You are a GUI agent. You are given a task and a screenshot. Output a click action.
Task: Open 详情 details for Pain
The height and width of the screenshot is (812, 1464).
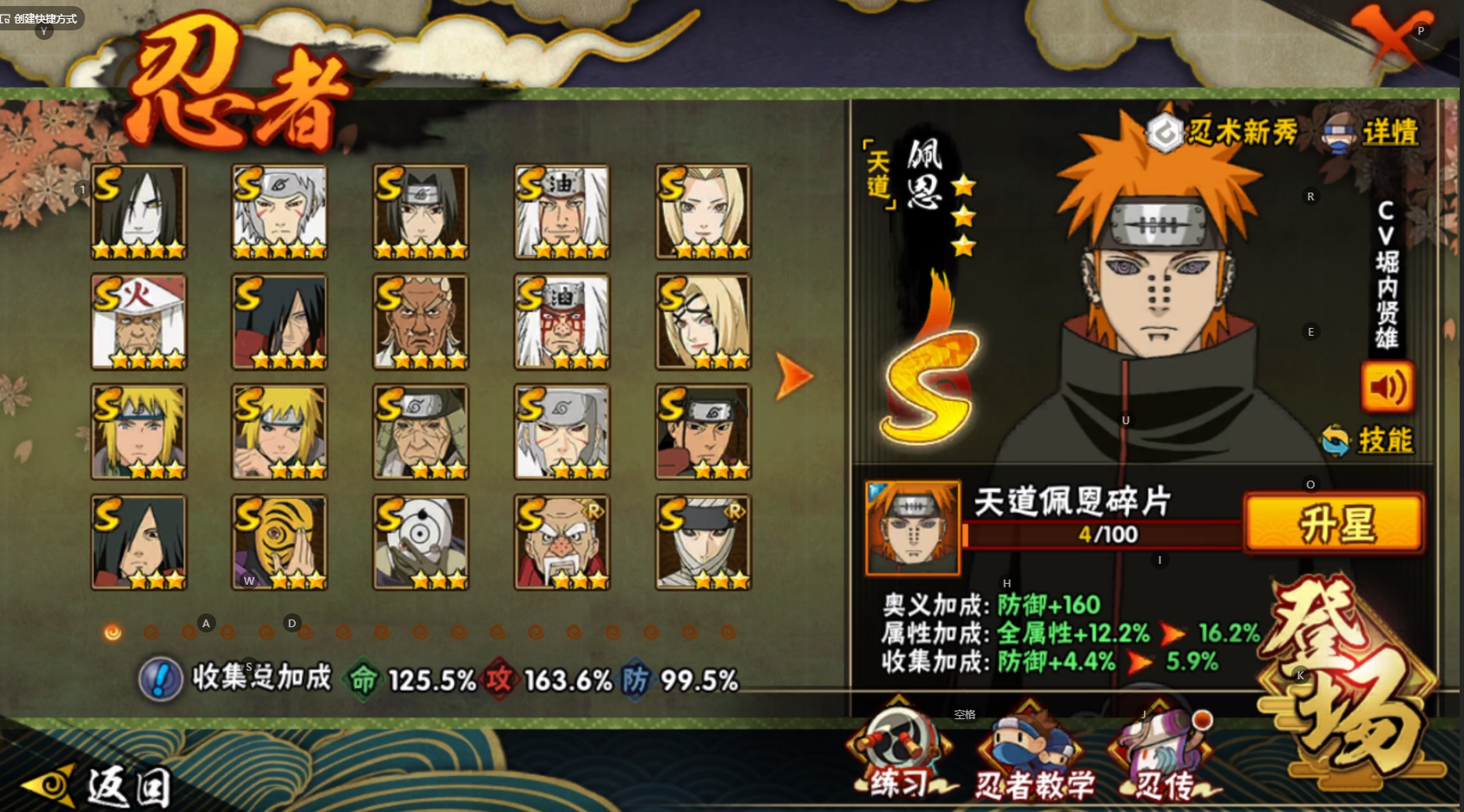point(1371,133)
